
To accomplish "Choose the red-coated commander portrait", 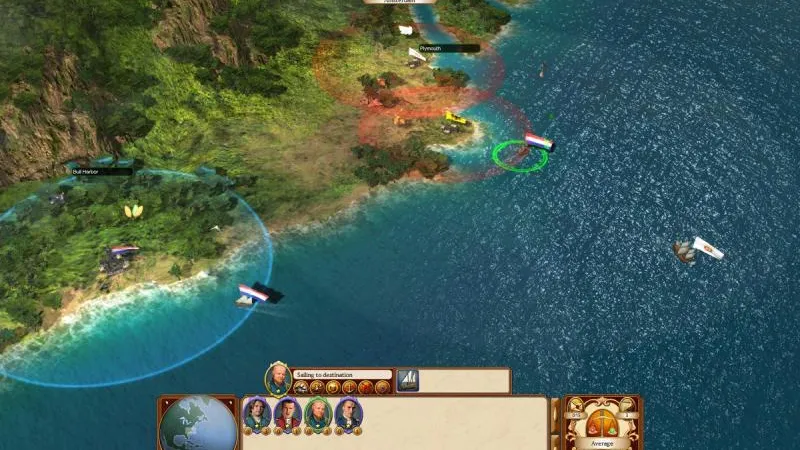I will 287,413.
